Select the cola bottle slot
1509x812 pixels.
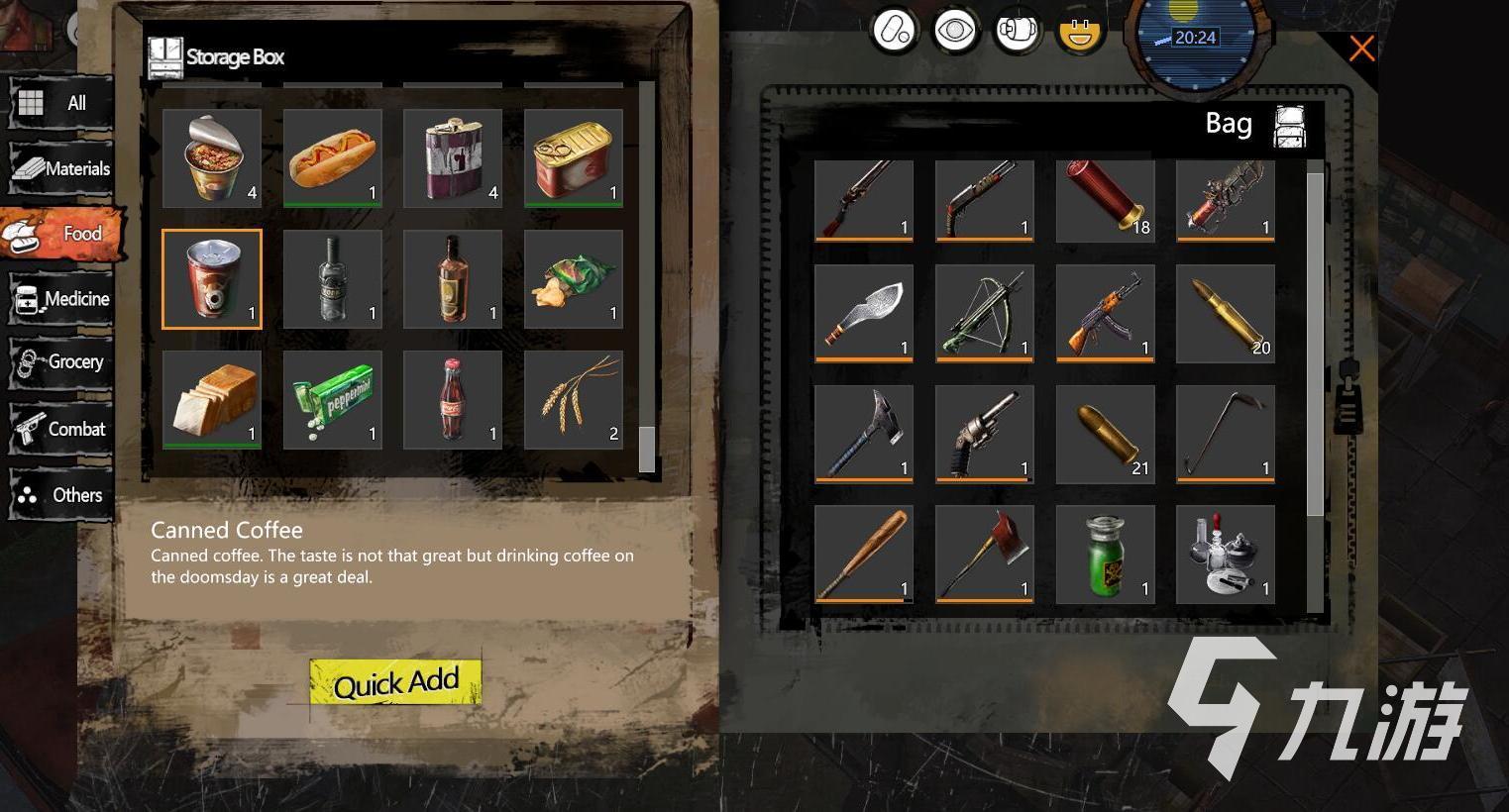(x=453, y=400)
